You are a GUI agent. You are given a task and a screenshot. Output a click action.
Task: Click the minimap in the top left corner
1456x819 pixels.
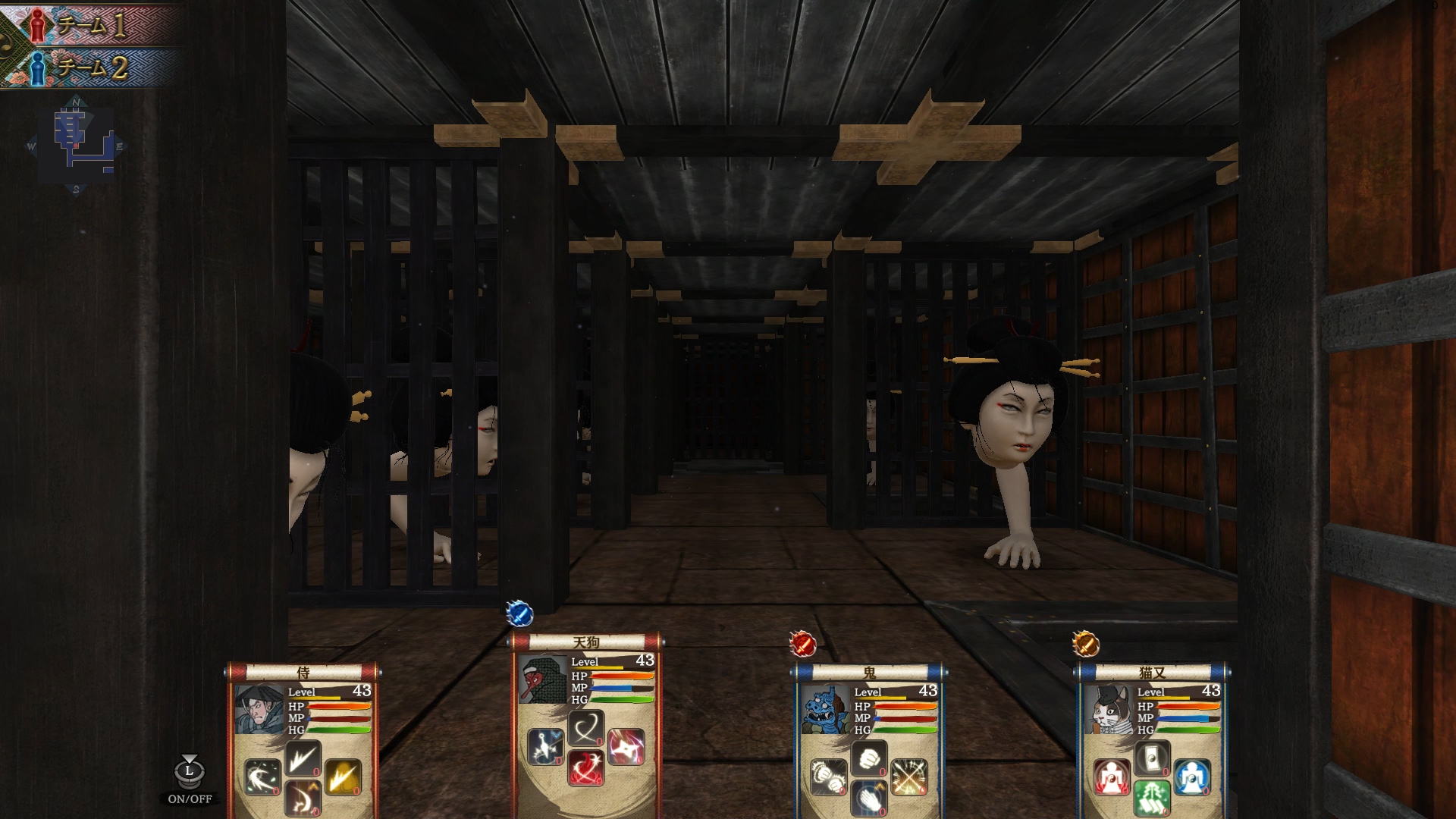click(78, 144)
